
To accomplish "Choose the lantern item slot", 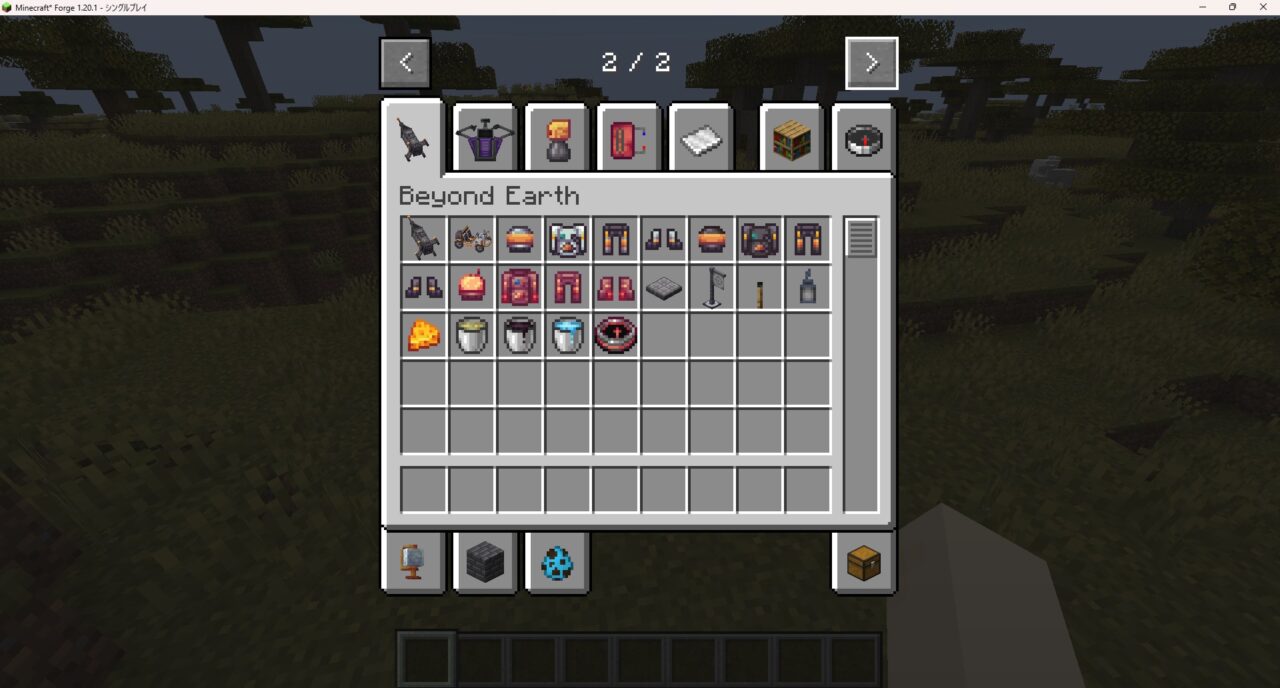I will click(x=808, y=288).
